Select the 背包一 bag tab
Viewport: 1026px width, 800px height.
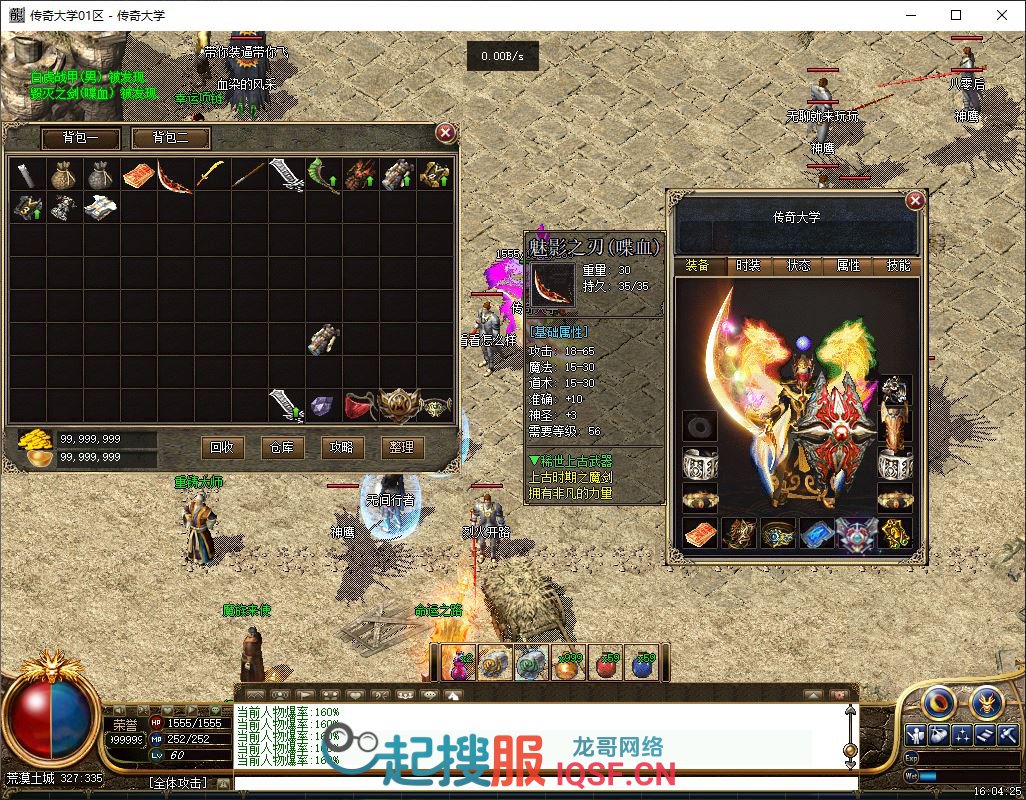pos(82,138)
